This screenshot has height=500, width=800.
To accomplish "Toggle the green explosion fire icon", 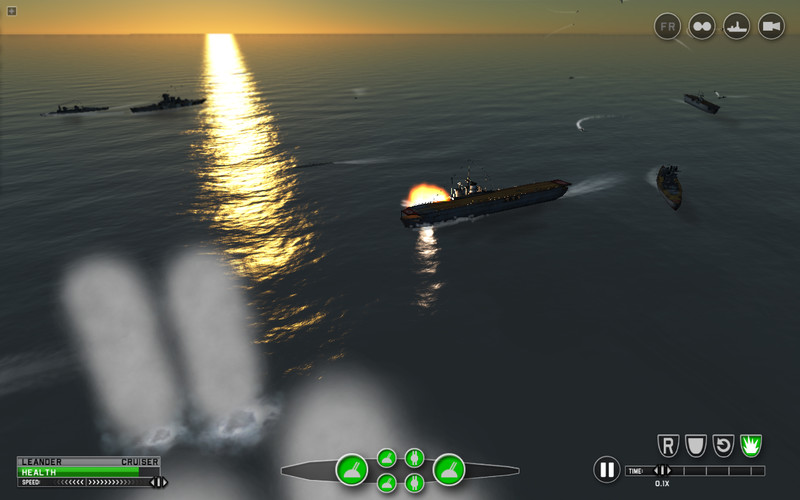I will tap(751, 445).
